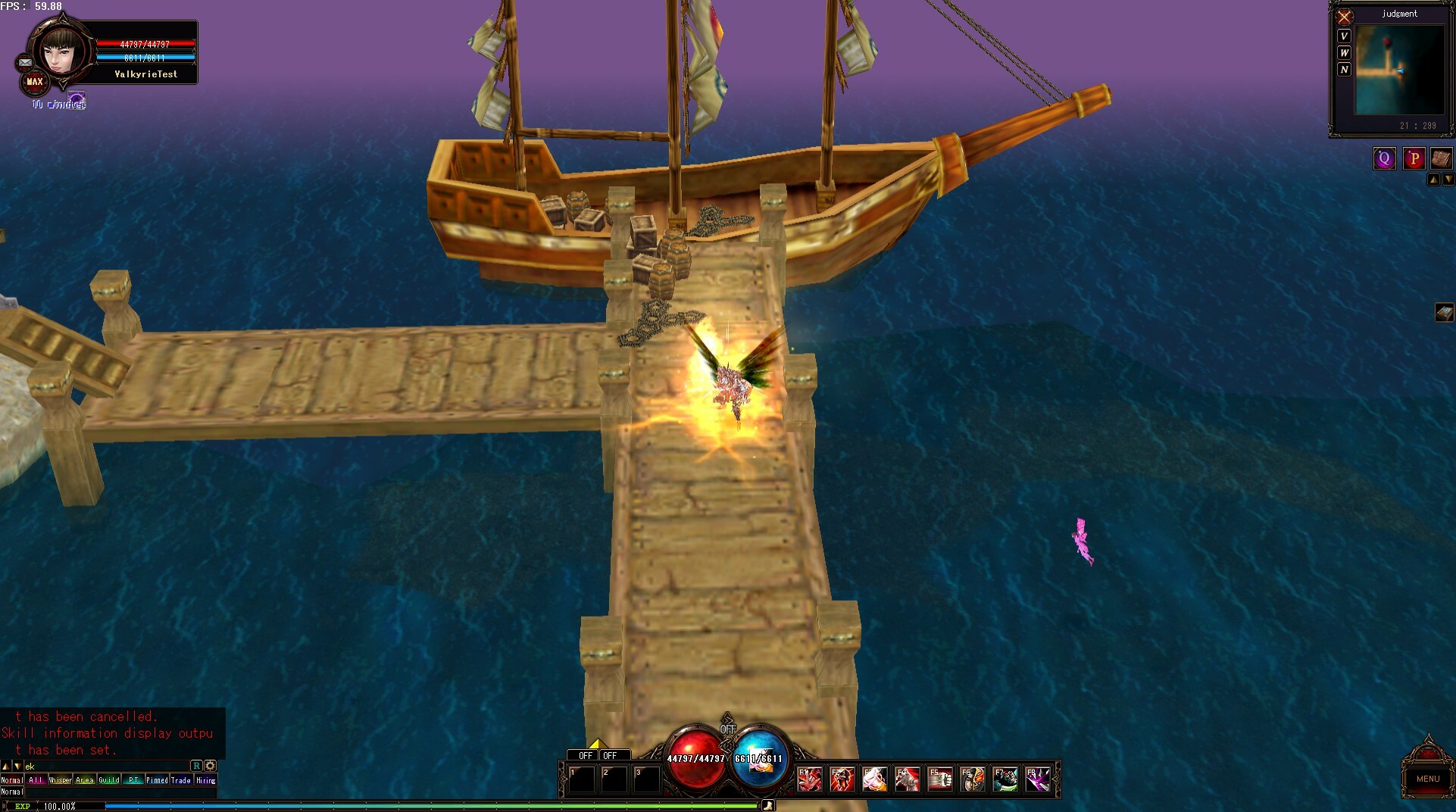The height and width of the screenshot is (812, 1456).
Task: Switch chat to the Whisper tab
Action: coord(60,780)
